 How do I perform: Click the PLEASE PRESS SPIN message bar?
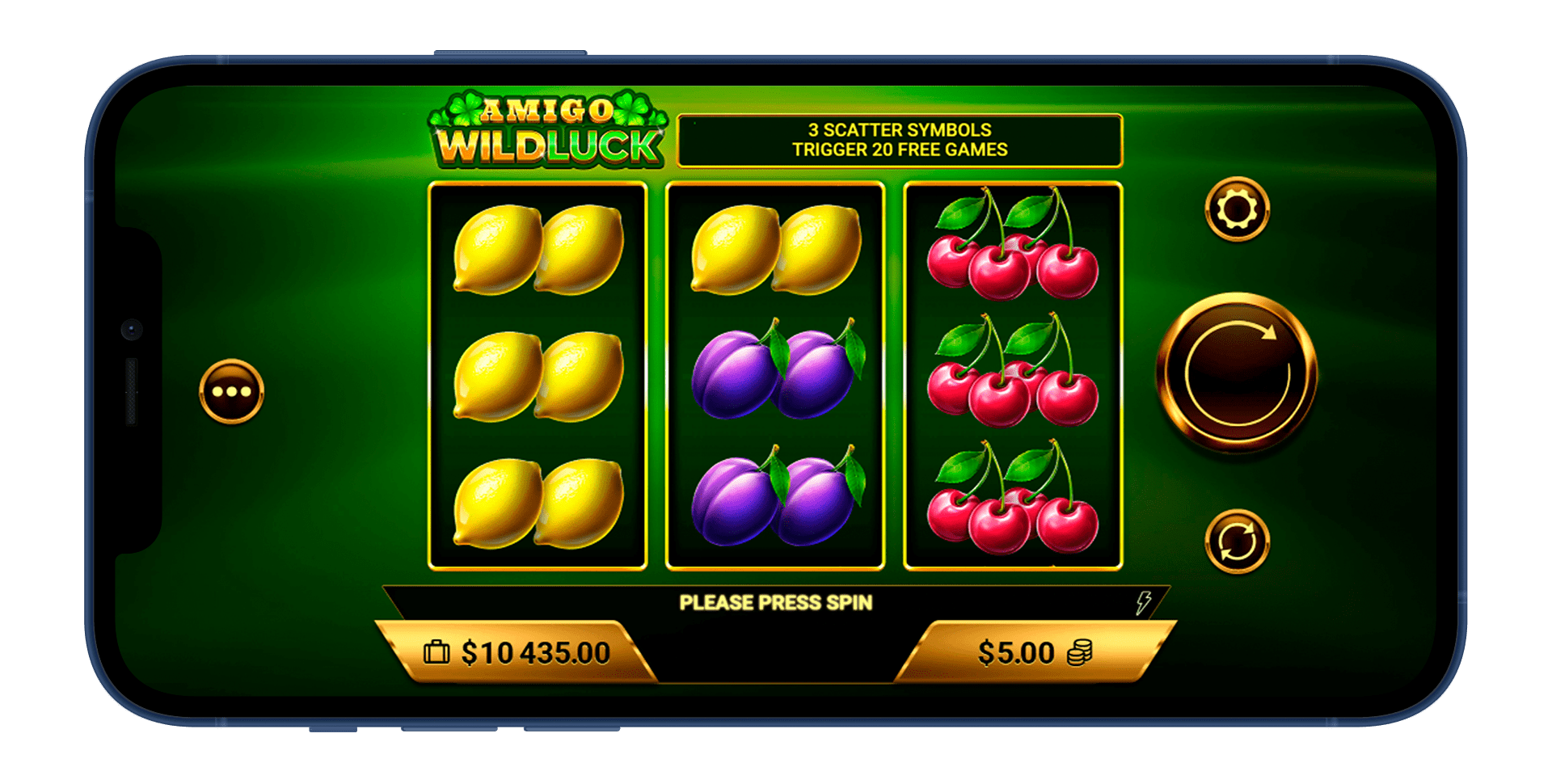[775, 601]
